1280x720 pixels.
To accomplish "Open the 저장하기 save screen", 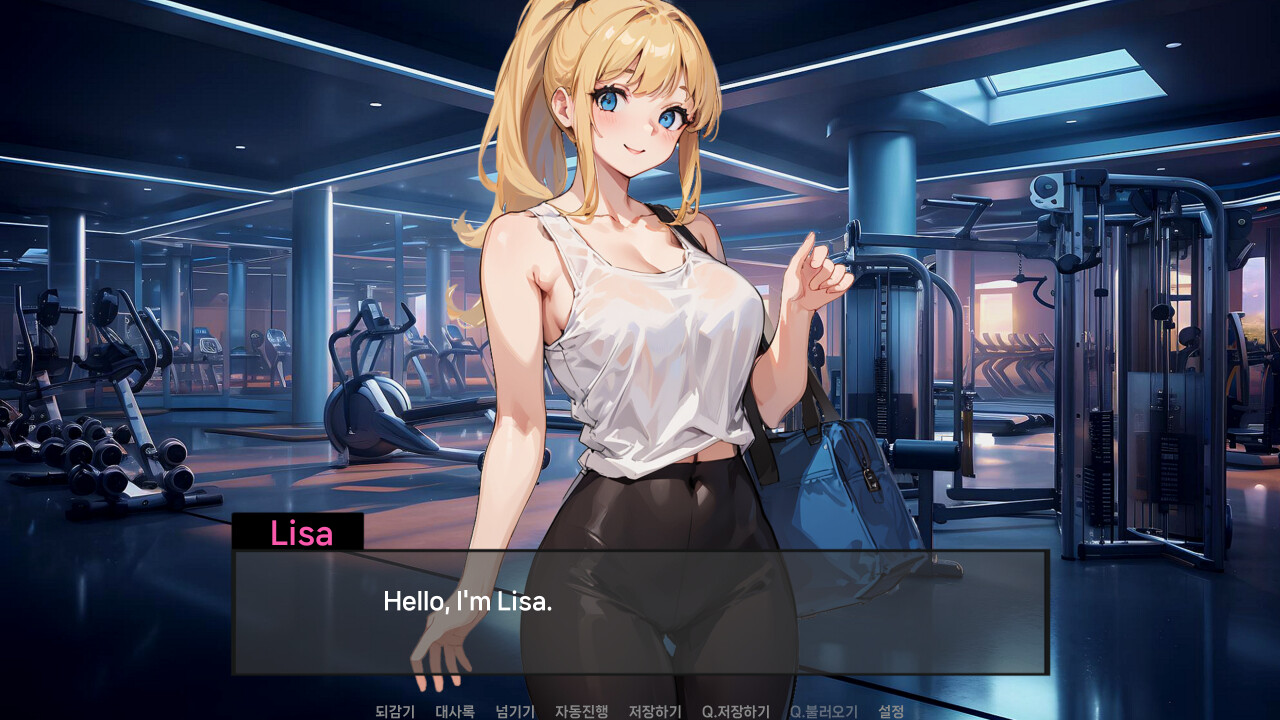I will tap(655, 712).
